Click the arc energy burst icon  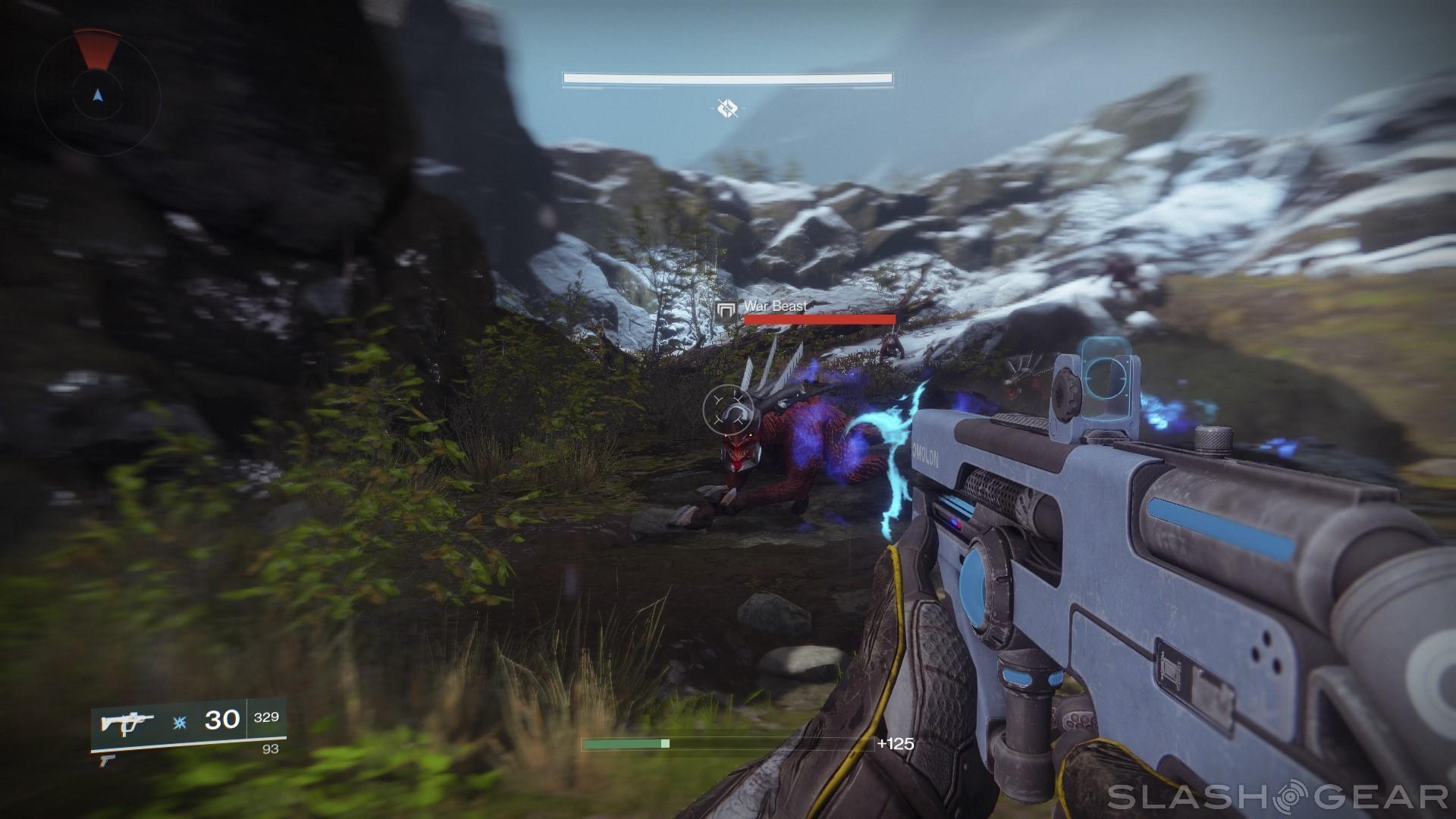pos(180,722)
